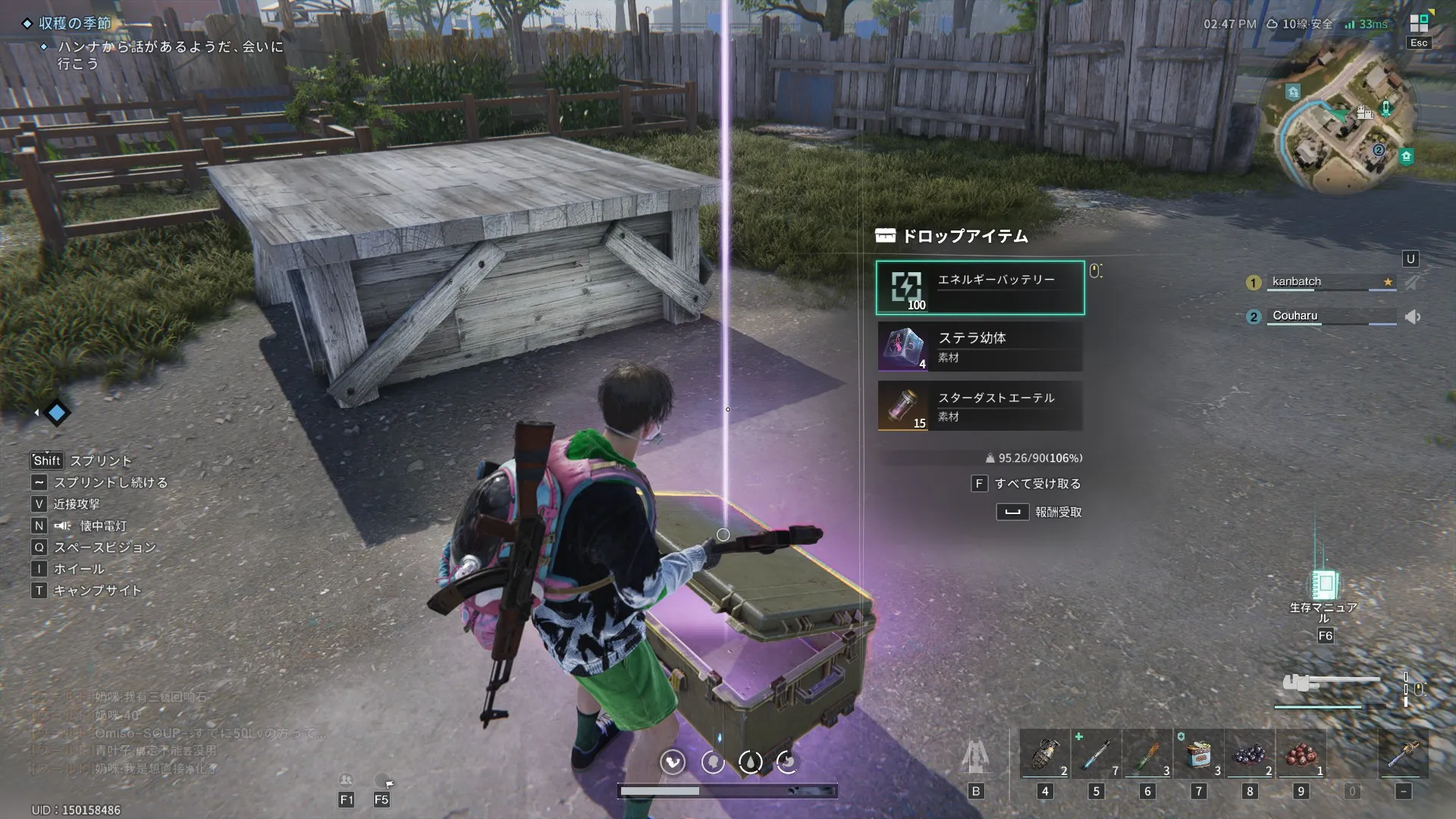This screenshot has height=819, width=1456.
Task: Click the すべて受け取る take-all button
Action: (x=1028, y=484)
